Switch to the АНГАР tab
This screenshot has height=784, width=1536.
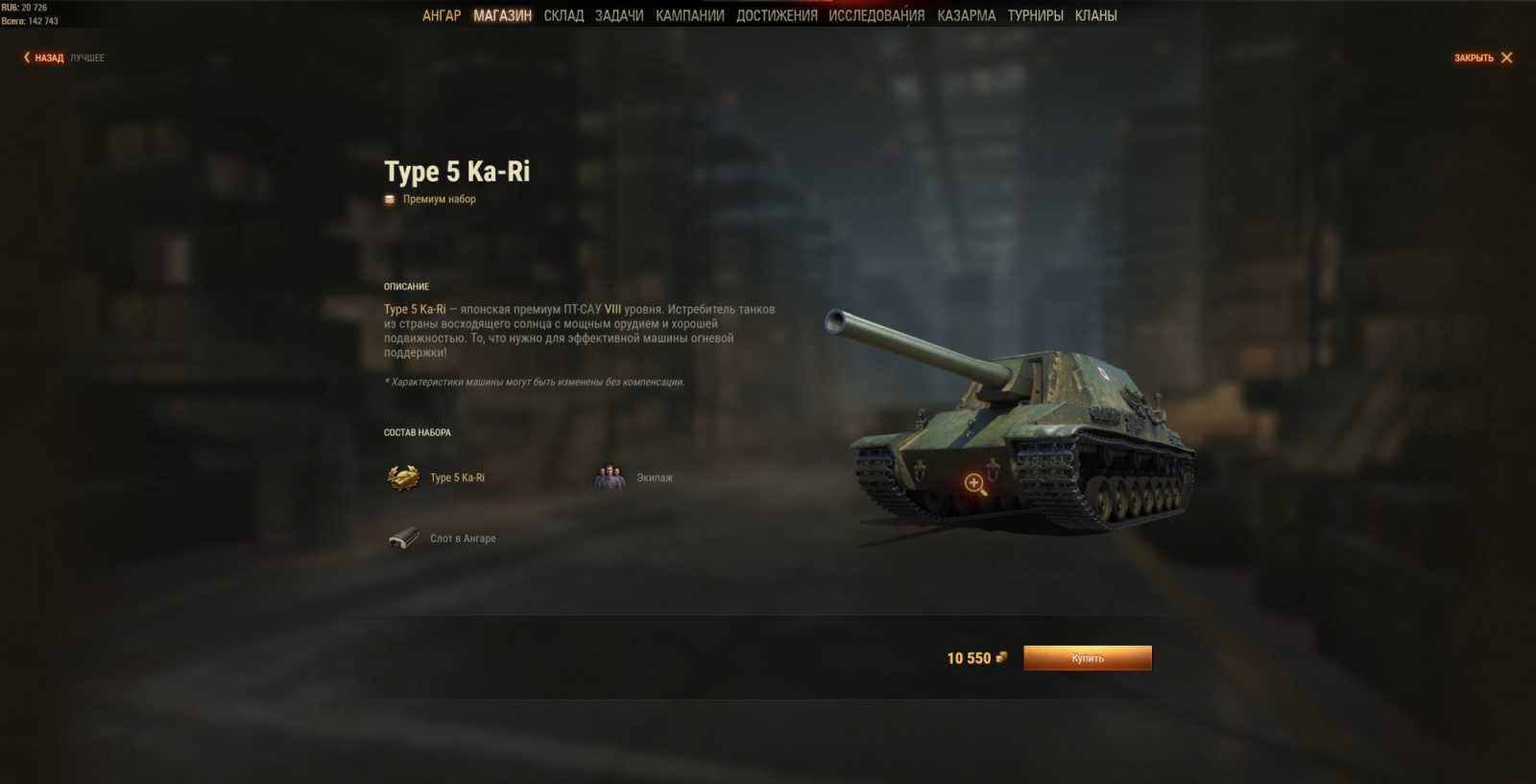point(443,15)
